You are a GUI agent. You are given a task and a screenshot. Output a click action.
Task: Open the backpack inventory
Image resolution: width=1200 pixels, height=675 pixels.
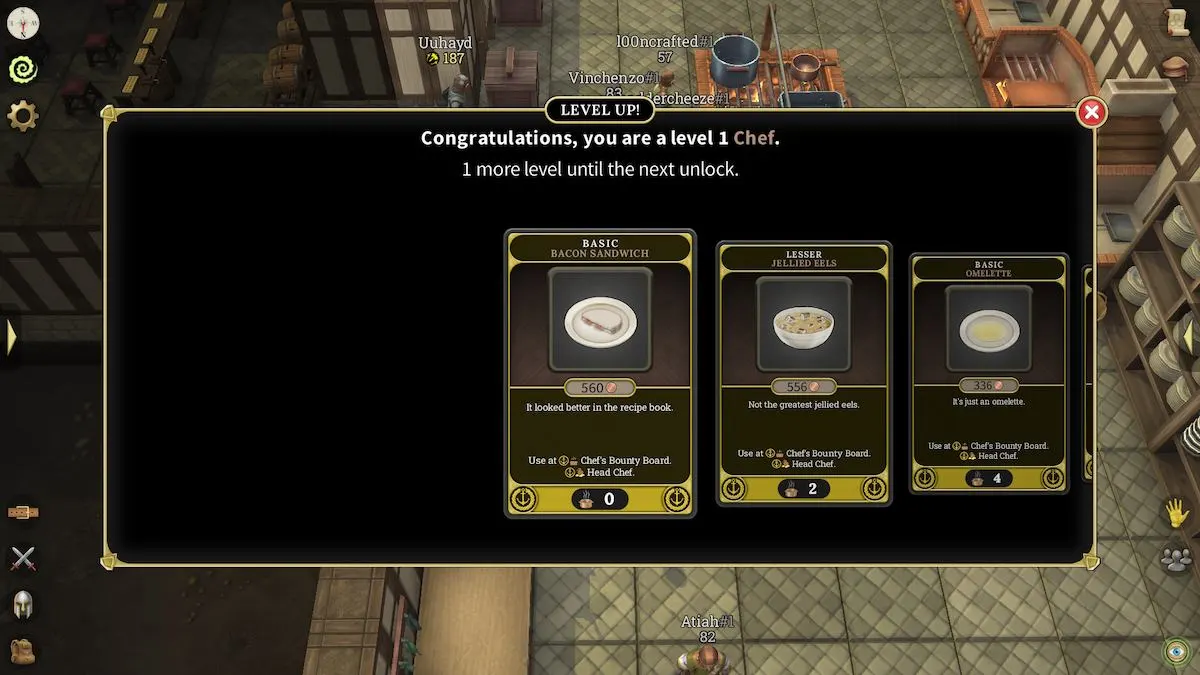click(22, 651)
